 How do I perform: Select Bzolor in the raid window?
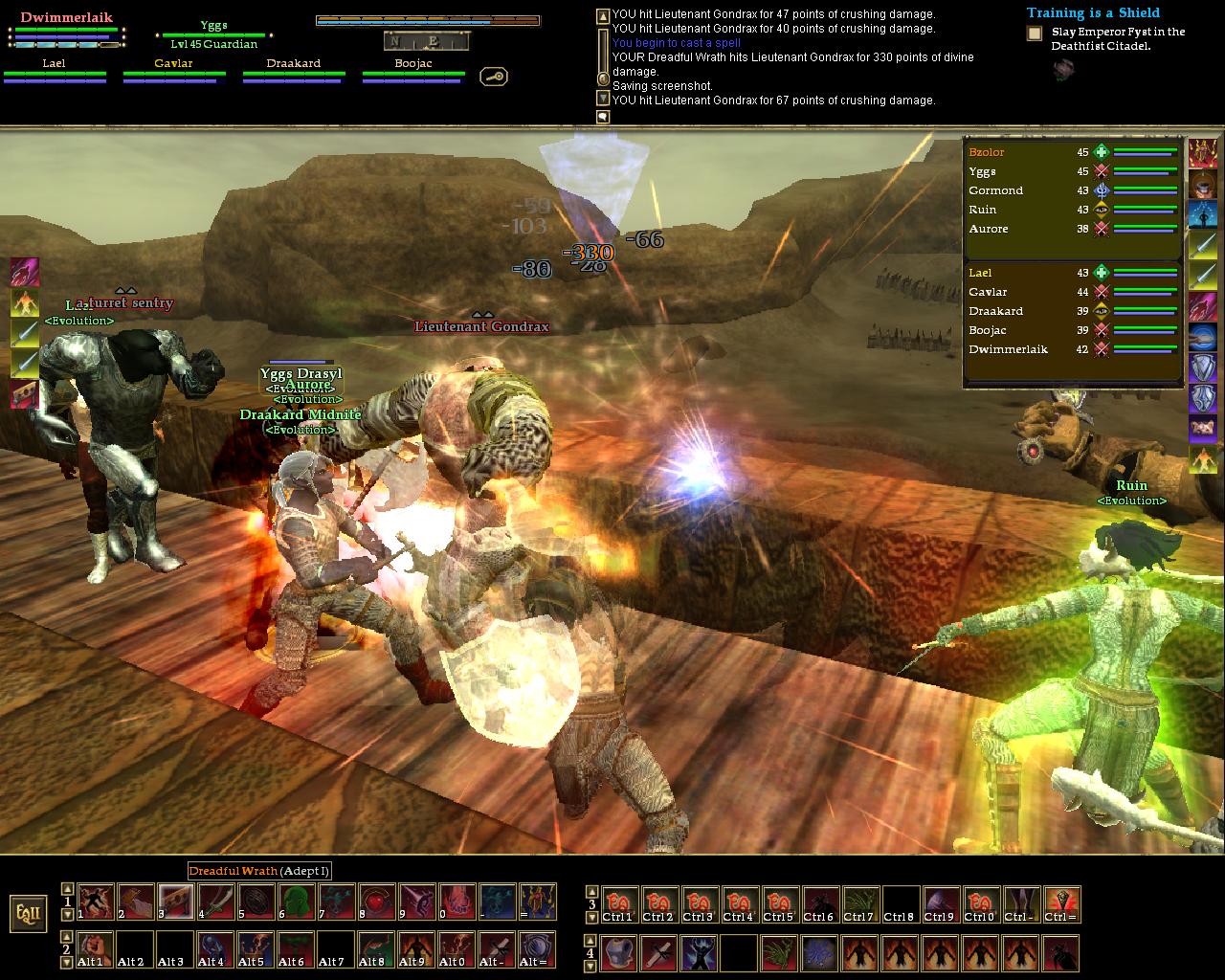(x=987, y=152)
